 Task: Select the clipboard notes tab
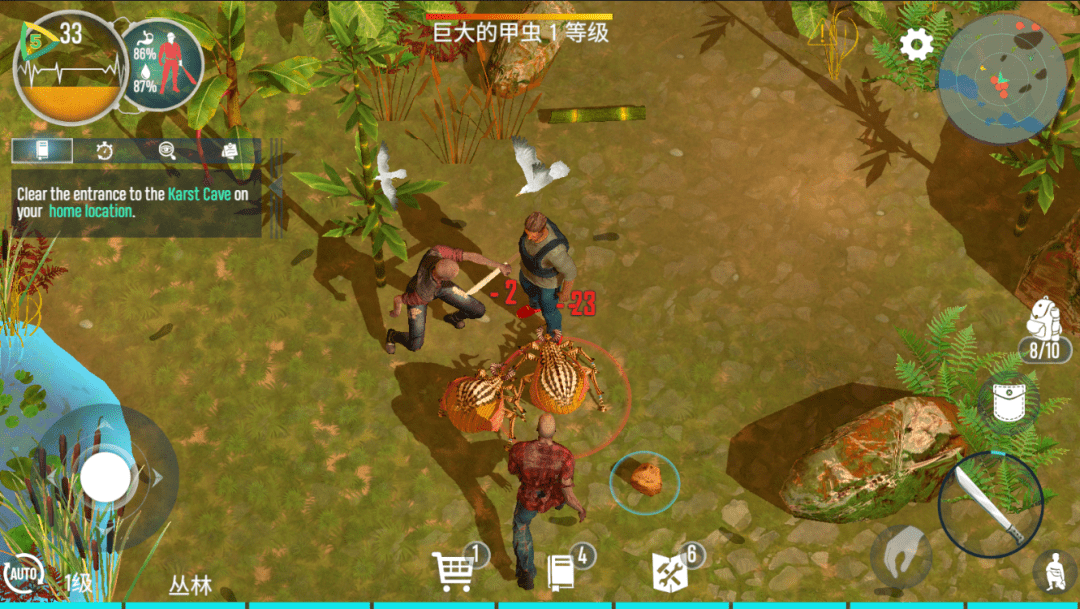point(229,151)
